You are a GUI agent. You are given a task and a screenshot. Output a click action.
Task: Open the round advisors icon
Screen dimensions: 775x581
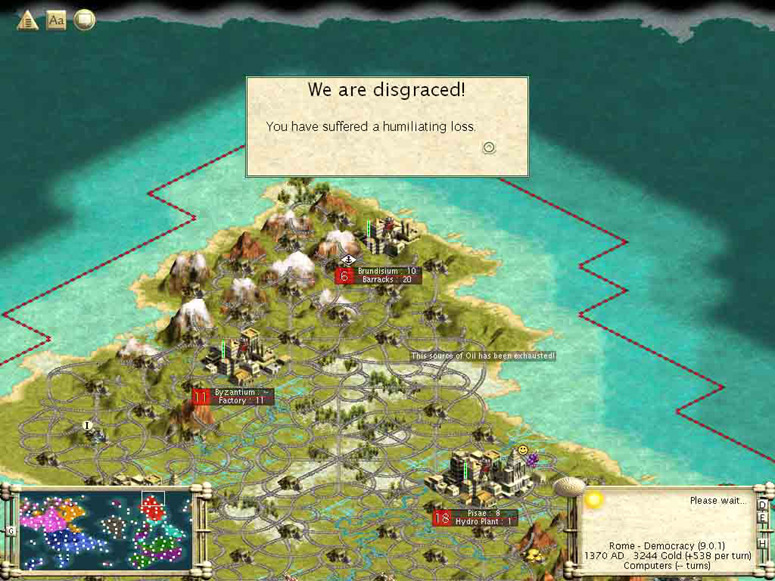(x=85, y=19)
